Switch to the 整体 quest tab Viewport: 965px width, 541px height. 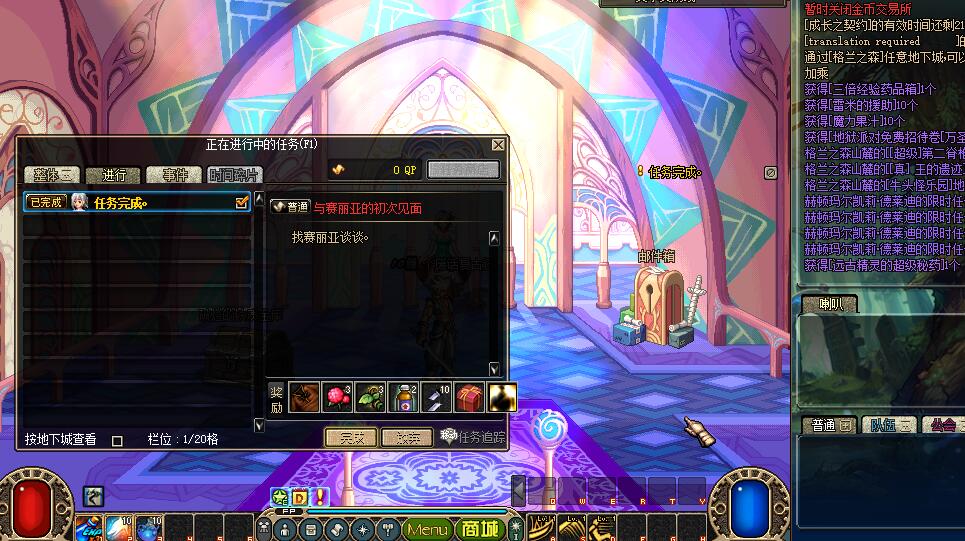point(52,175)
